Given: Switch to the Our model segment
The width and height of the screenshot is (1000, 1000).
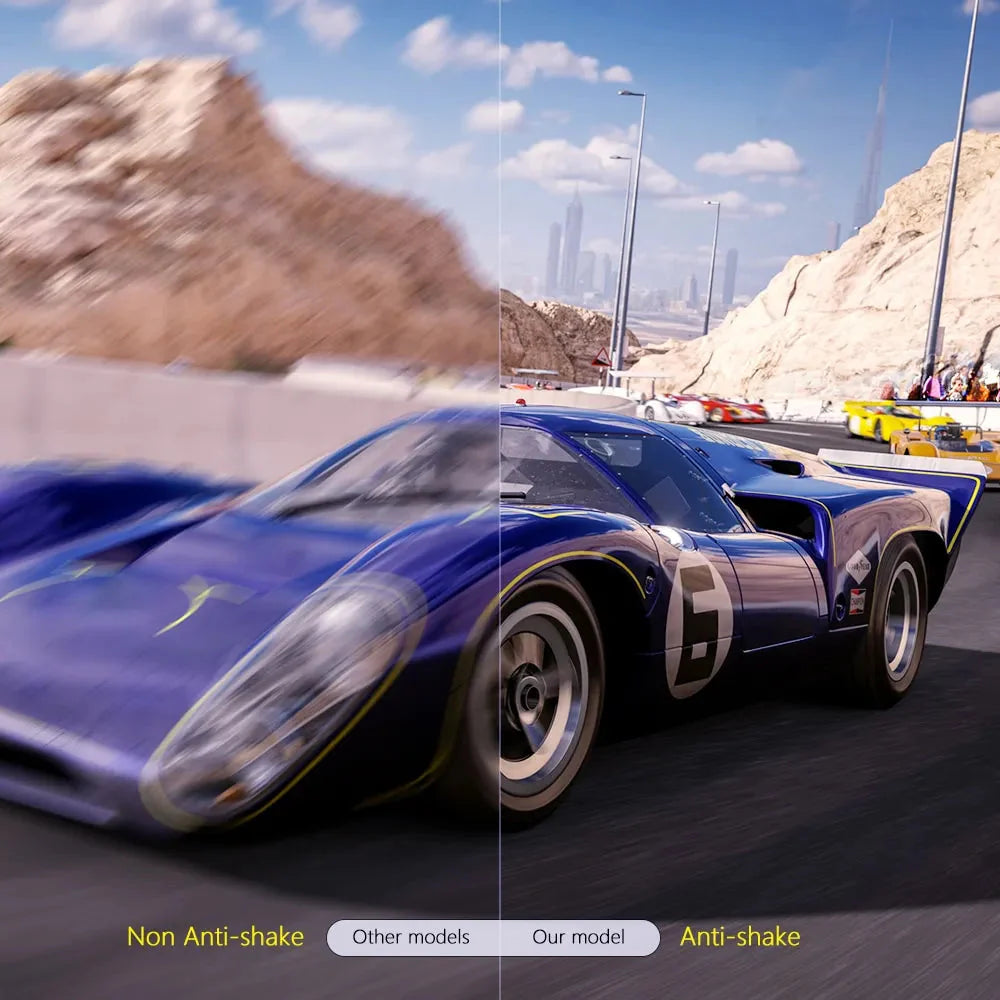Looking at the screenshot, I should 578,937.
